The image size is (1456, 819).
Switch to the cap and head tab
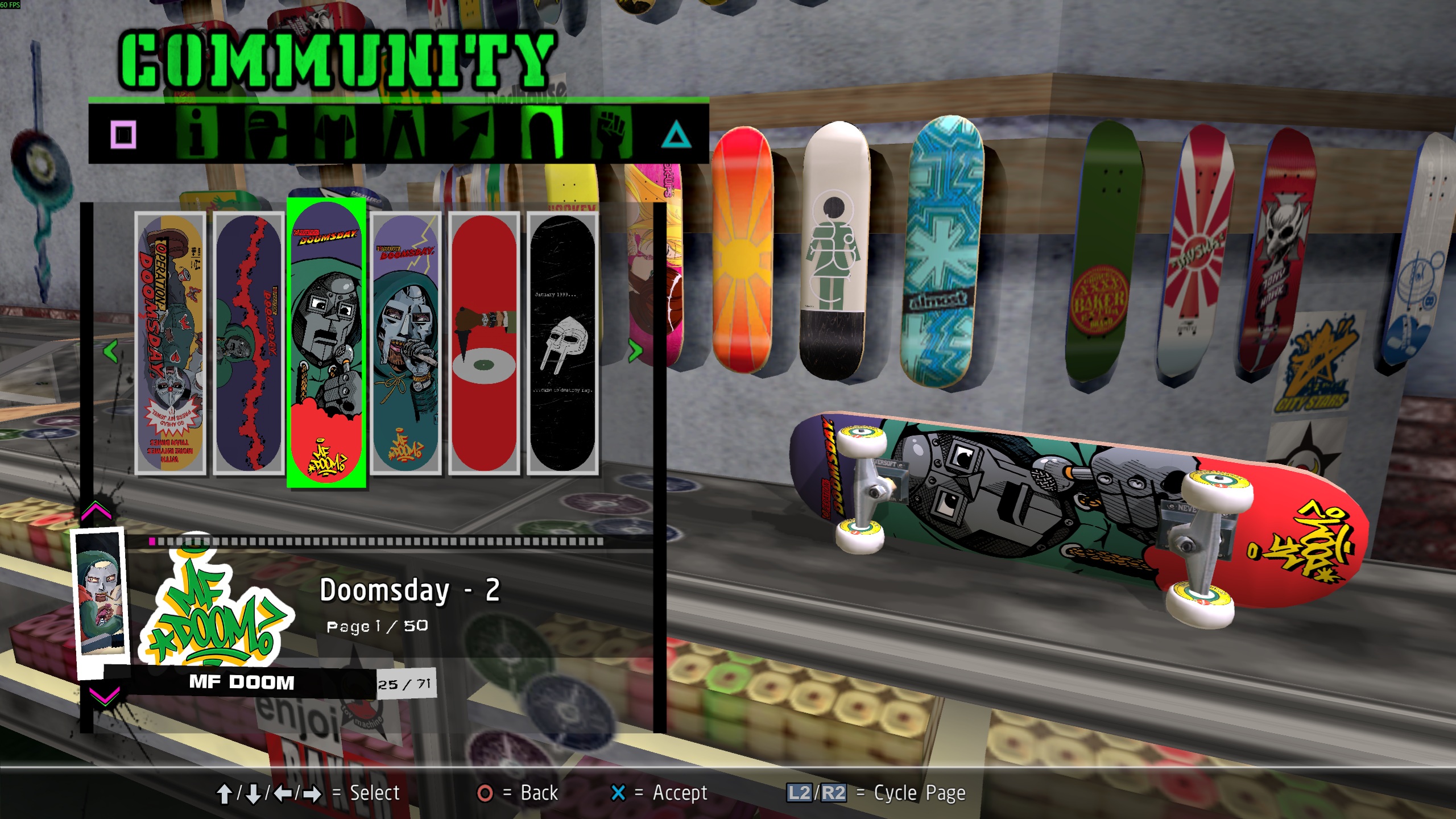click(266, 134)
